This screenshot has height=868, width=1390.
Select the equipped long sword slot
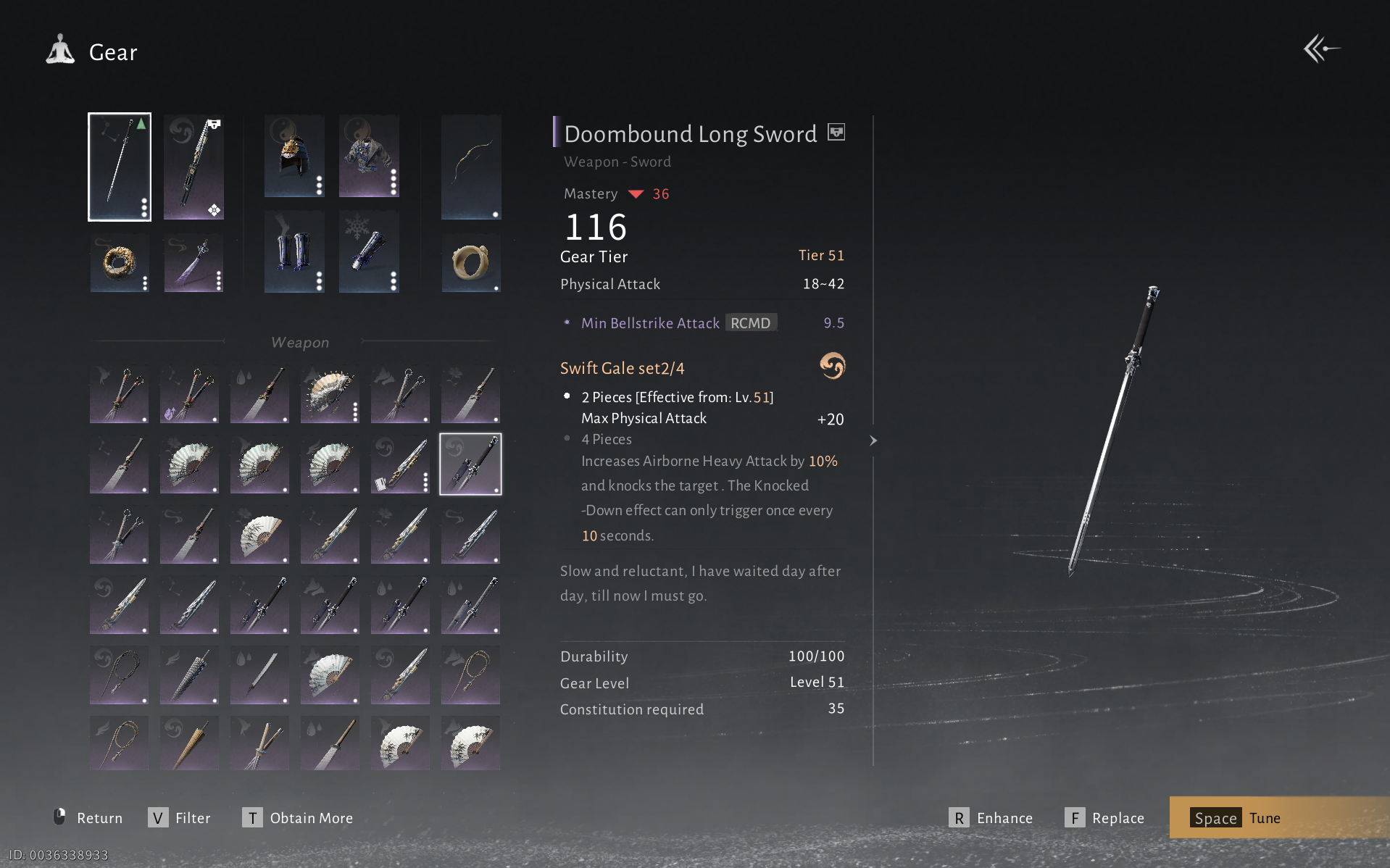[120, 167]
